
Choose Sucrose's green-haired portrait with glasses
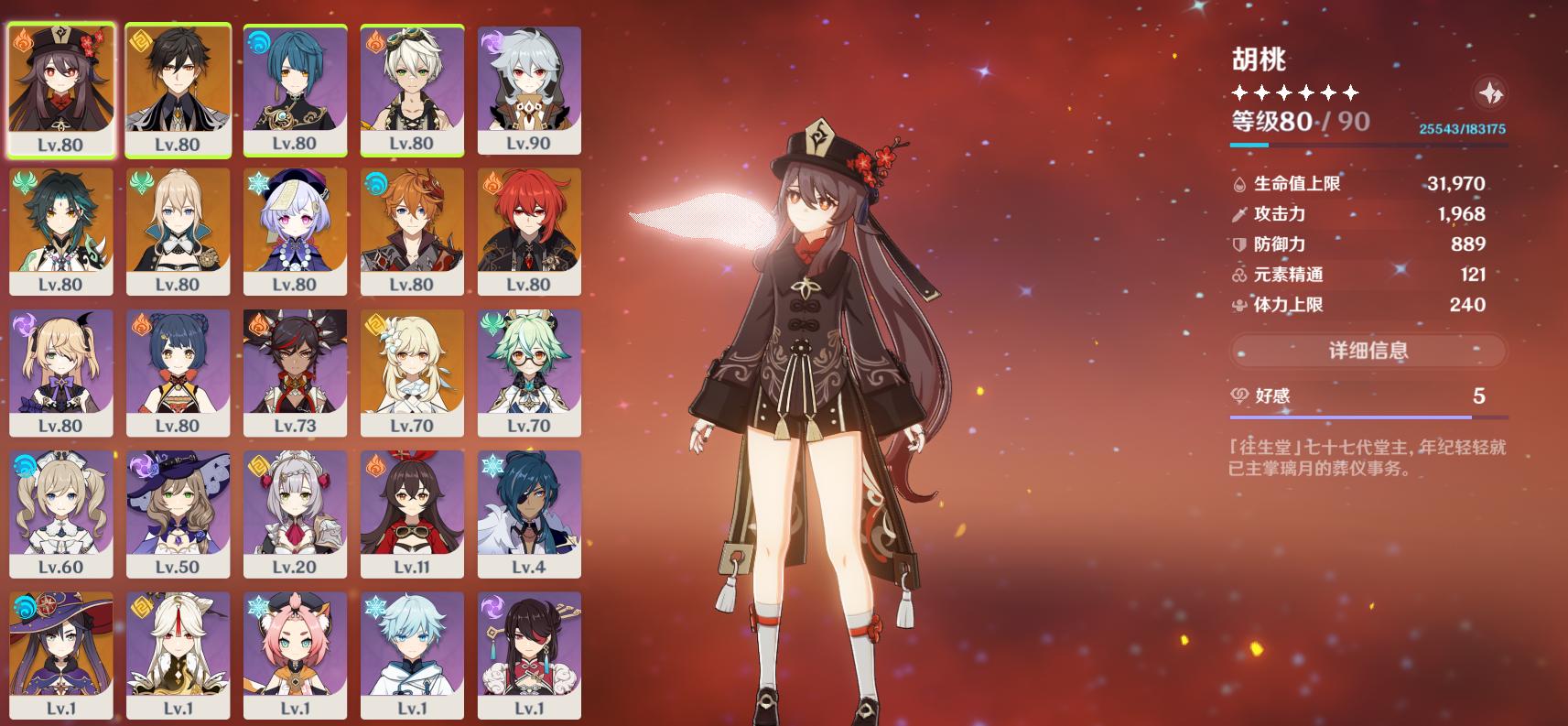(529, 372)
